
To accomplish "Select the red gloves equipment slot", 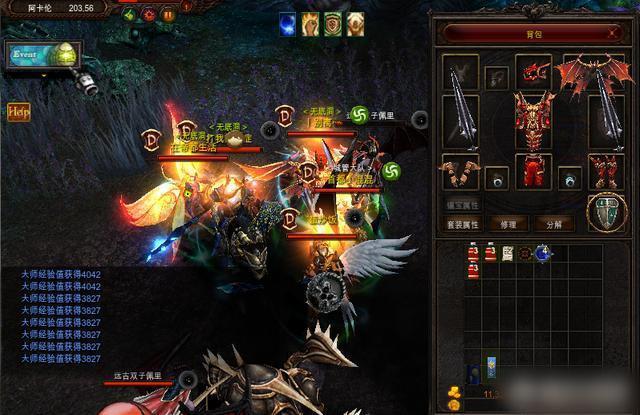I will coord(459,170).
